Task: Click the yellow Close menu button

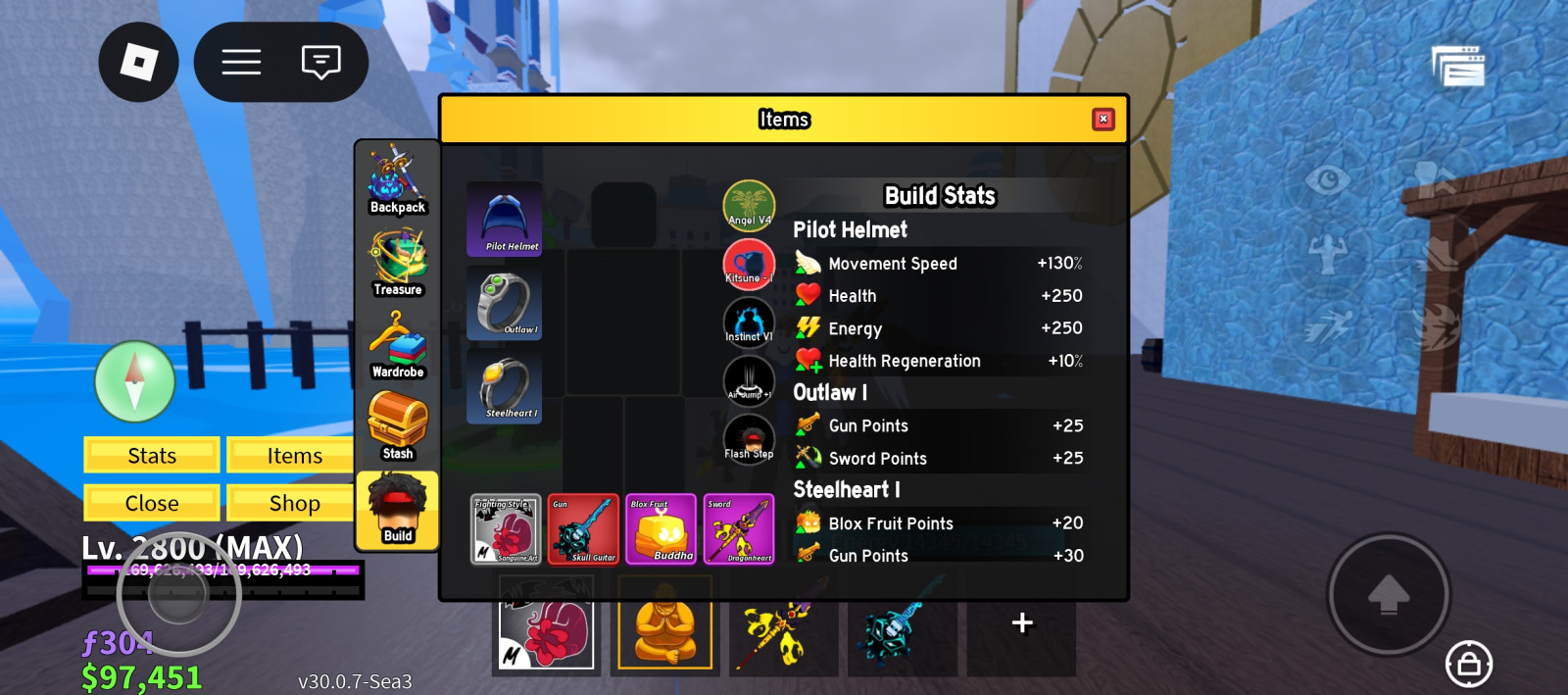Action: click(x=152, y=503)
